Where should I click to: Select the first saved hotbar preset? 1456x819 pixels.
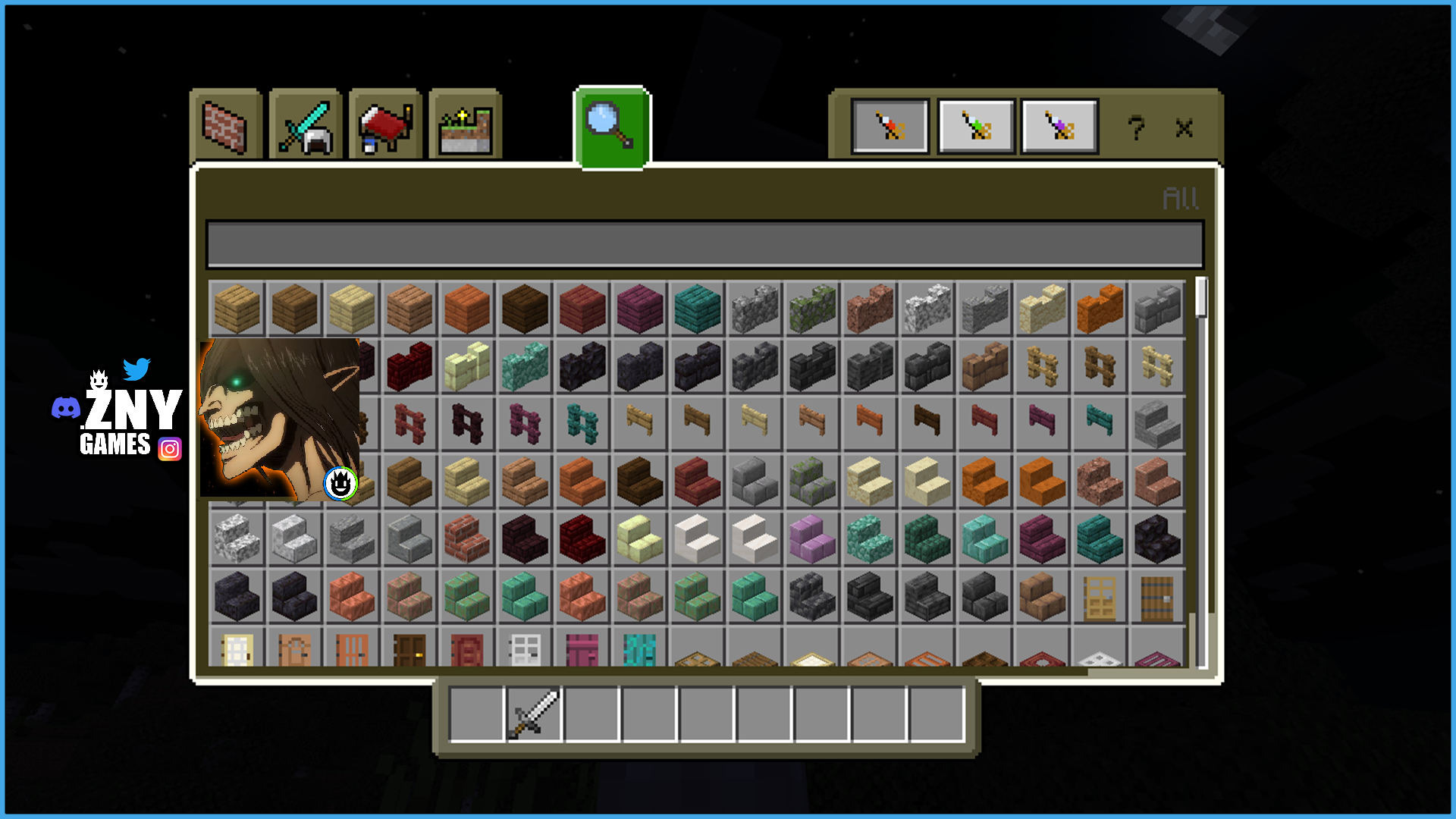(x=891, y=127)
